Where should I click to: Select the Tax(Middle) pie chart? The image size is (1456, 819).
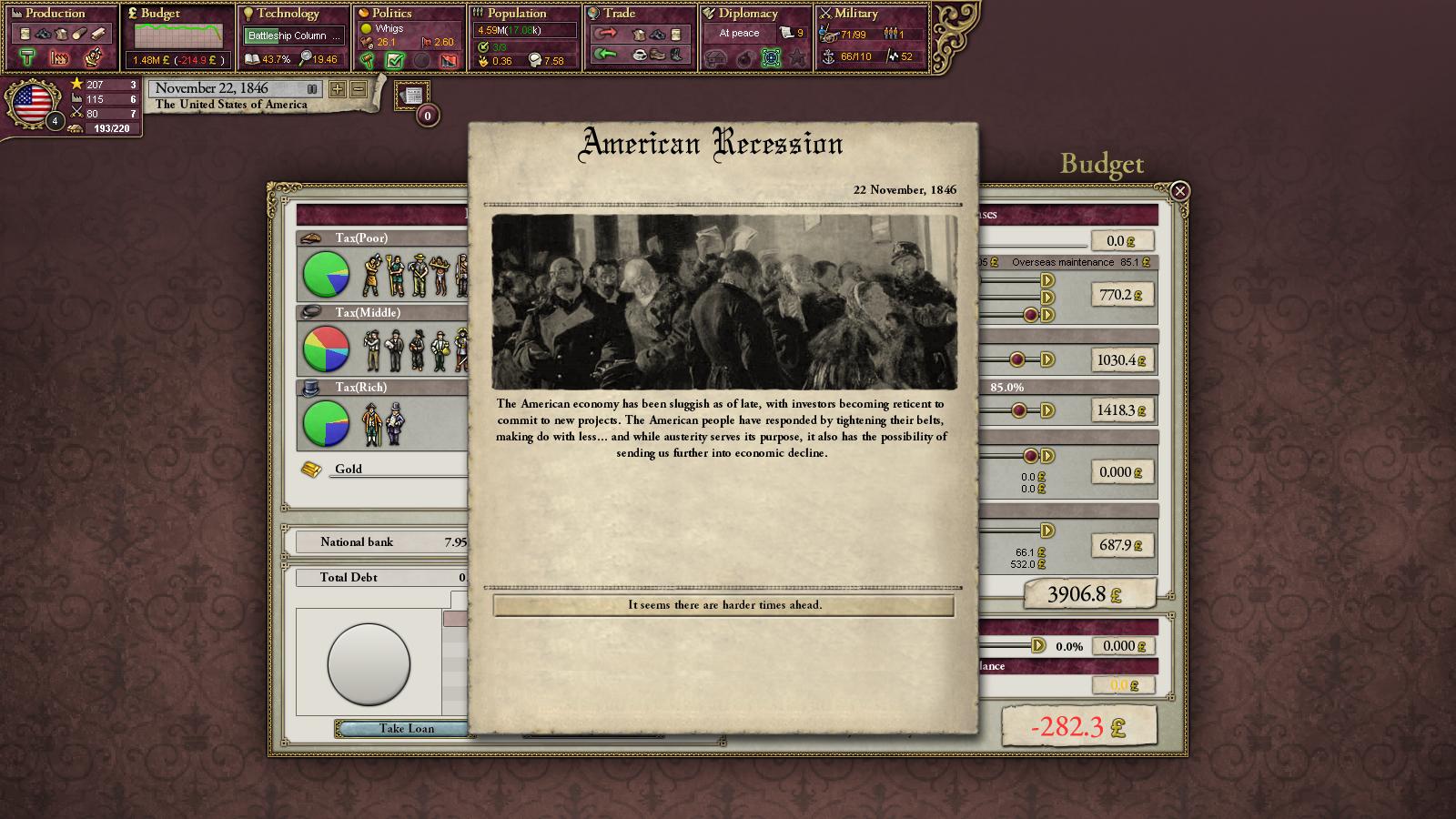326,349
